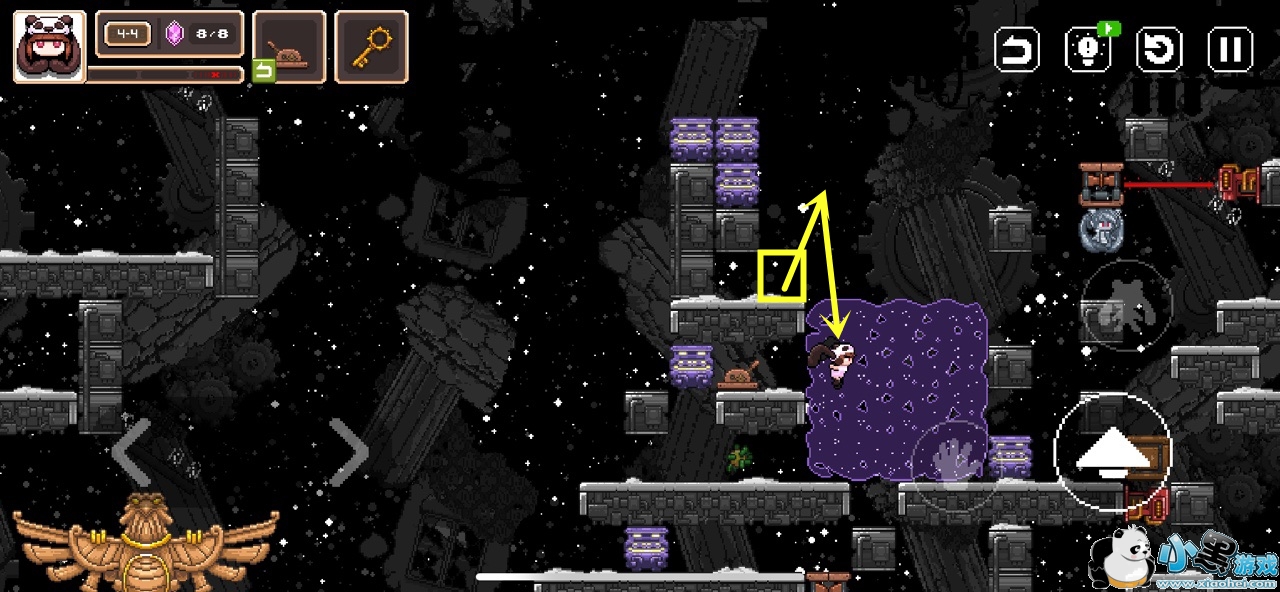This screenshot has width=1280, height=592.
Task: Tap the green swap arrow on item slot
Action: click(263, 71)
